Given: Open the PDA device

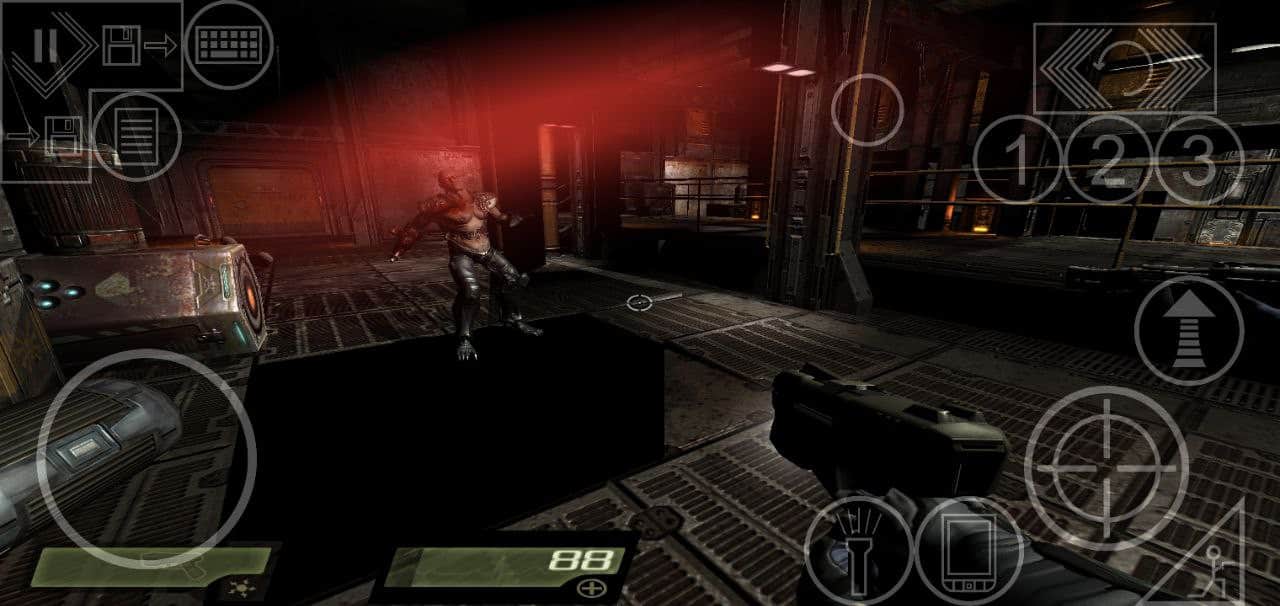Looking at the screenshot, I should 968,552.
